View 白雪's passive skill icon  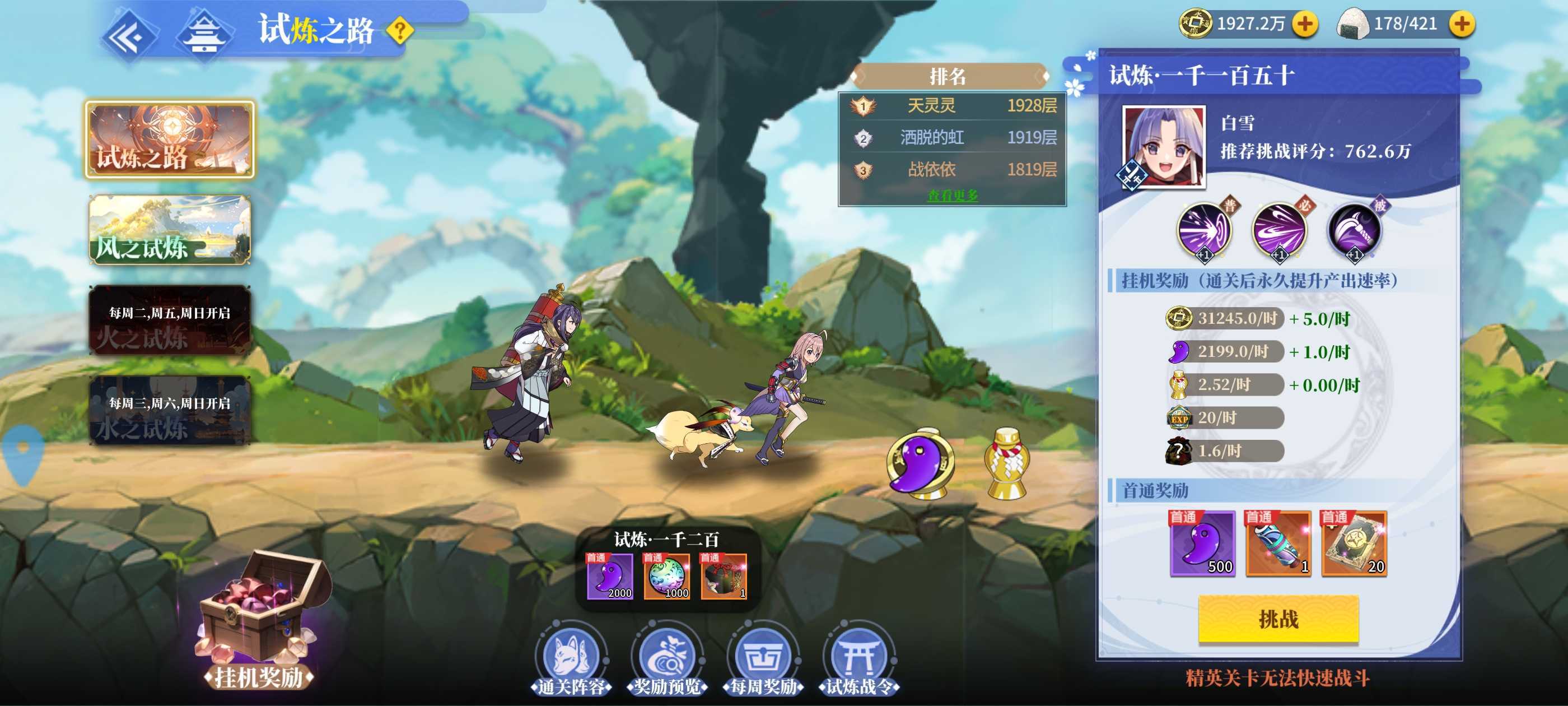(1354, 231)
